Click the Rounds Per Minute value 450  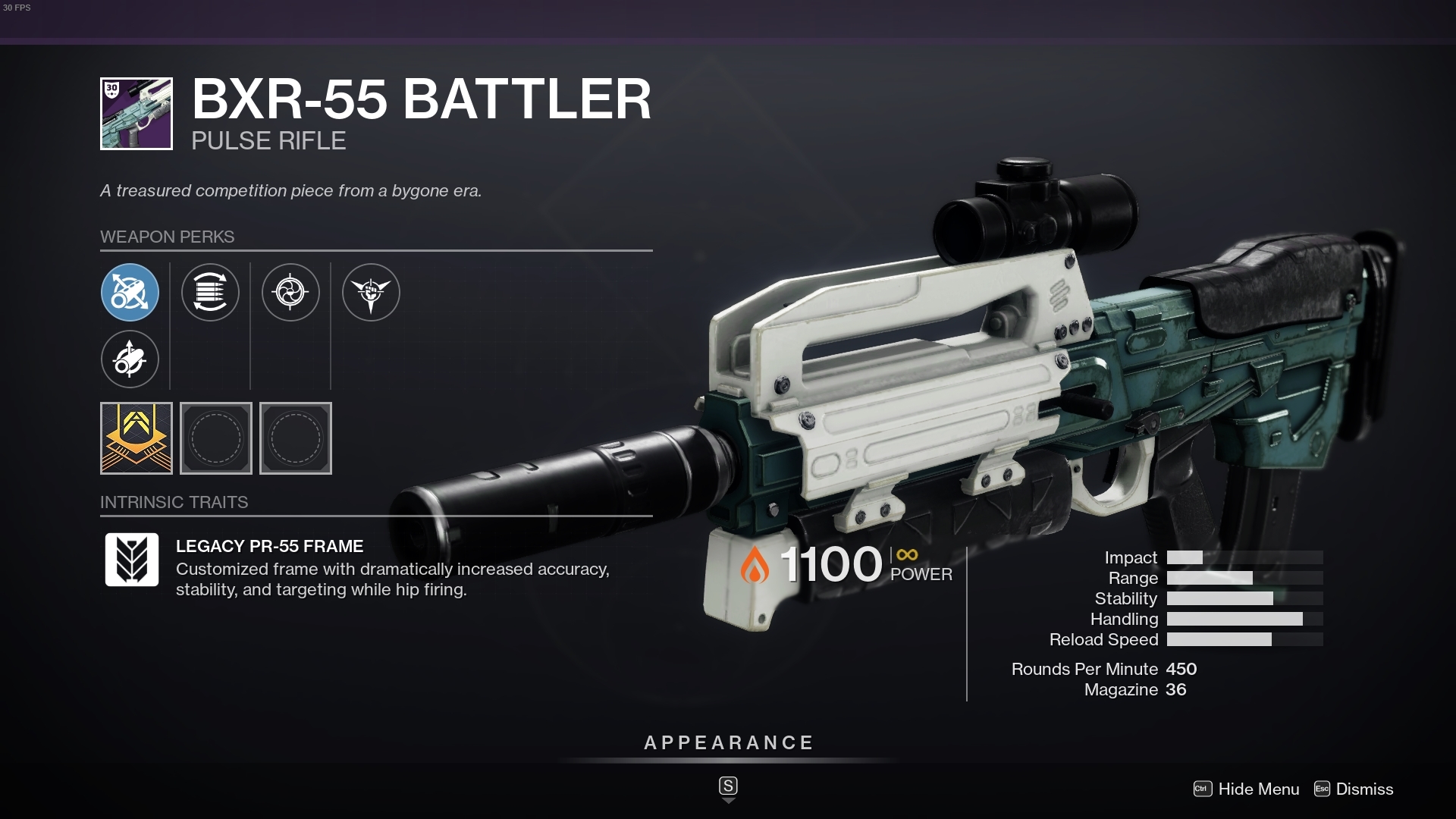tap(1183, 669)
